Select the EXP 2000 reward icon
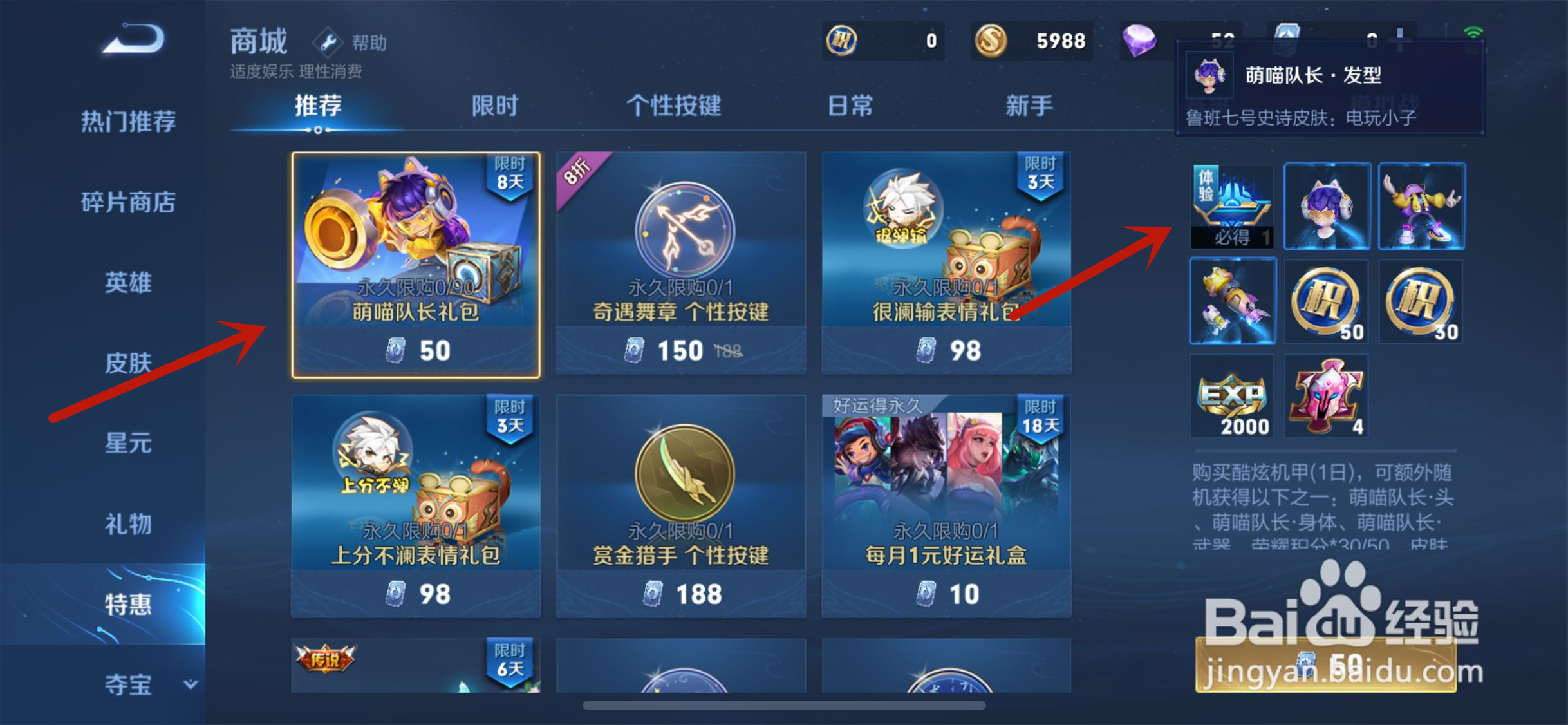The height and width of the screenshot is (725, 1568). point(1232,395)
